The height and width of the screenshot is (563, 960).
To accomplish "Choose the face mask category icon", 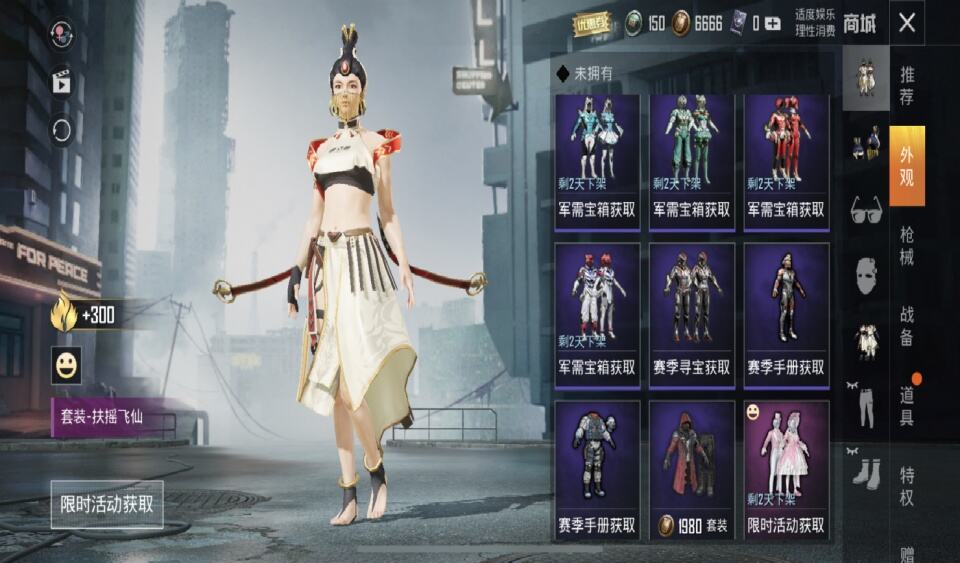I will (866, 274).
